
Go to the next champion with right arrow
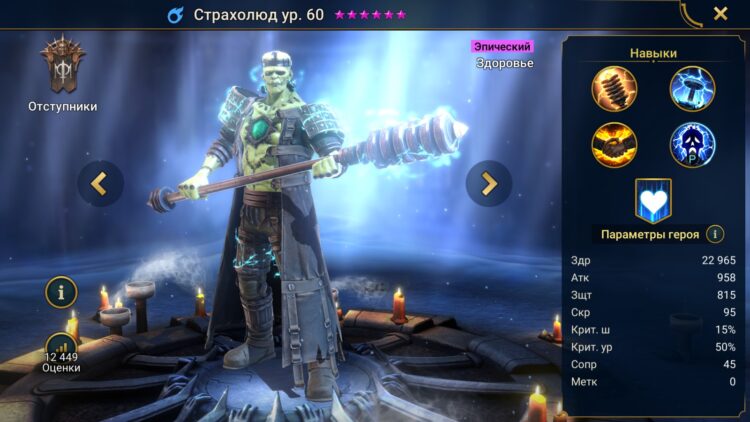click(x=489, y=183)
